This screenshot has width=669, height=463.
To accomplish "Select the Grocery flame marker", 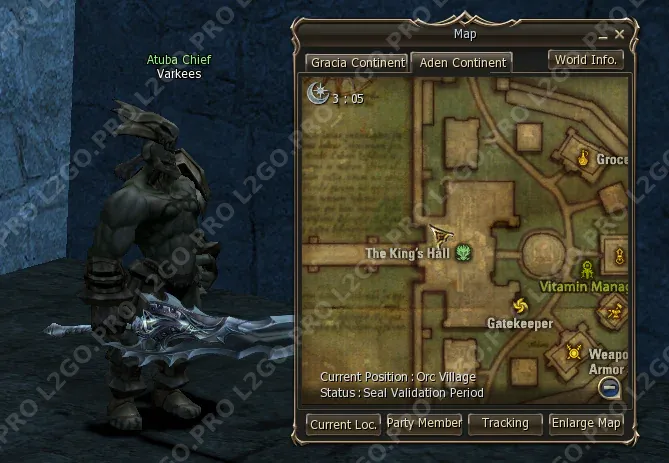I will [x=585, y=156].
